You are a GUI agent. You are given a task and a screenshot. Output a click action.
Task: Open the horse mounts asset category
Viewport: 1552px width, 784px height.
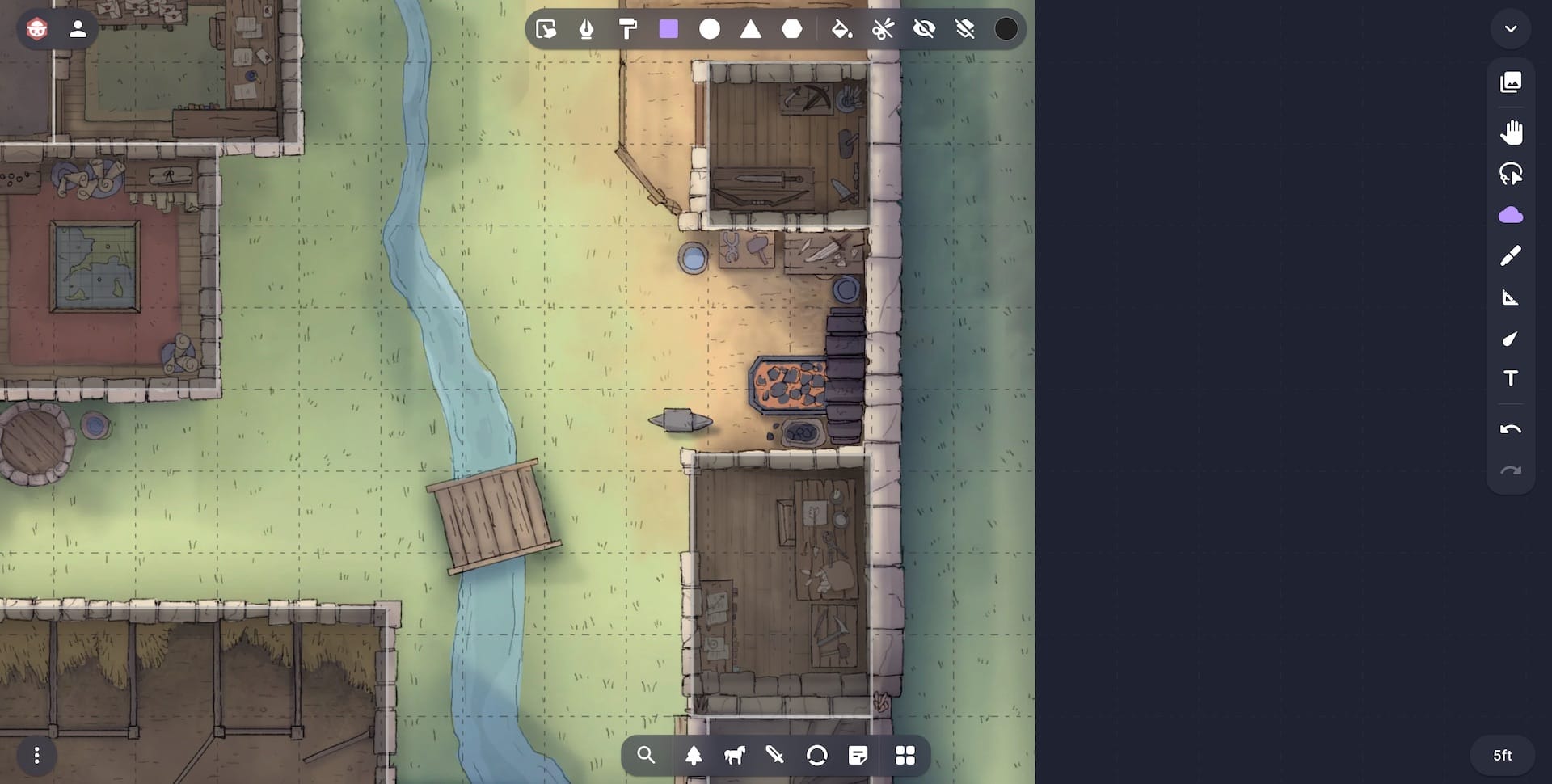coord(734,755)
